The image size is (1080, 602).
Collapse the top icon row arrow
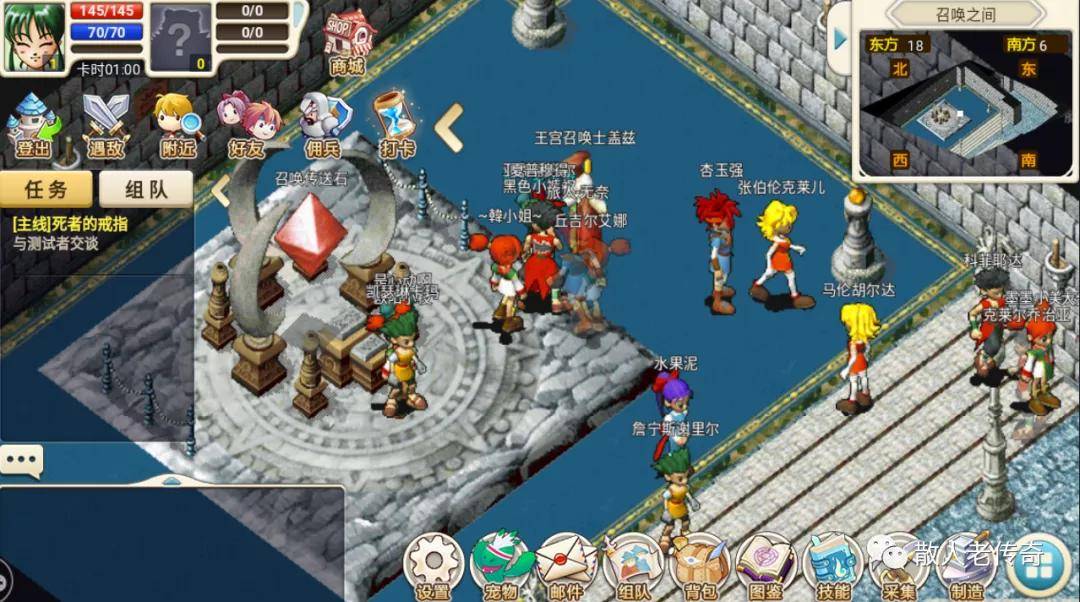[x=449, y=127]
